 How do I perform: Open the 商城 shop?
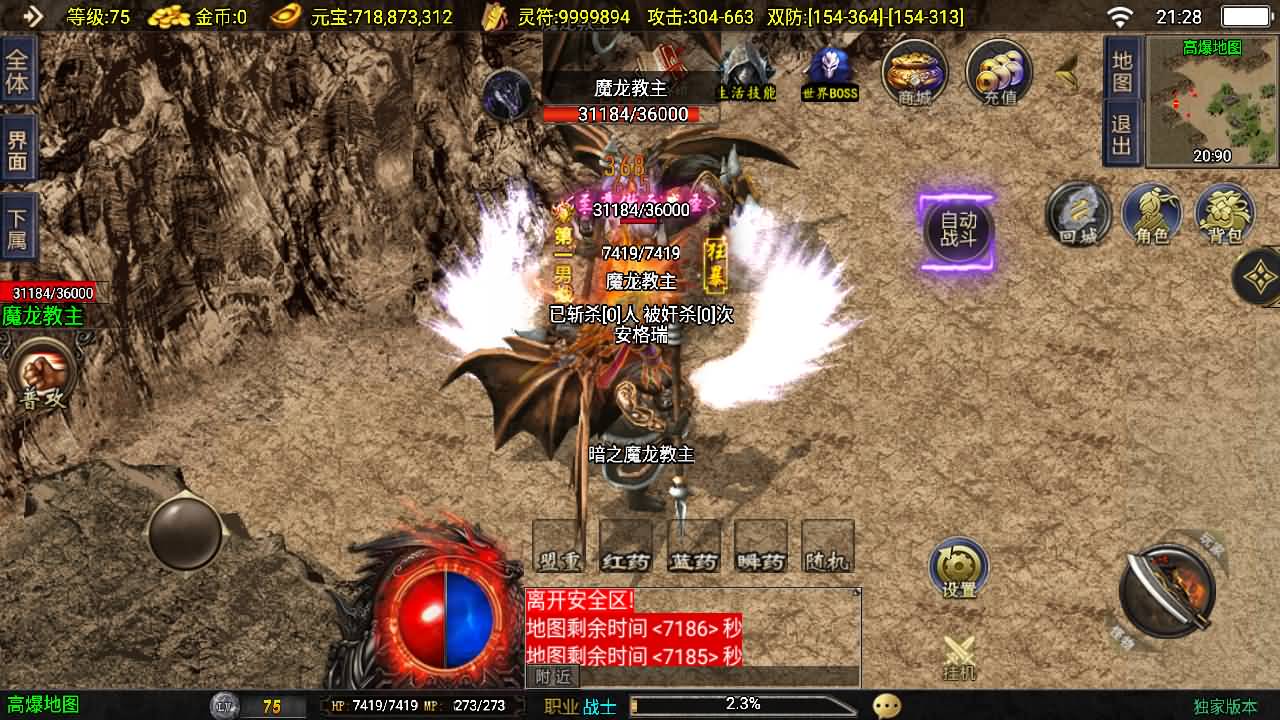(x=914, y=71)
